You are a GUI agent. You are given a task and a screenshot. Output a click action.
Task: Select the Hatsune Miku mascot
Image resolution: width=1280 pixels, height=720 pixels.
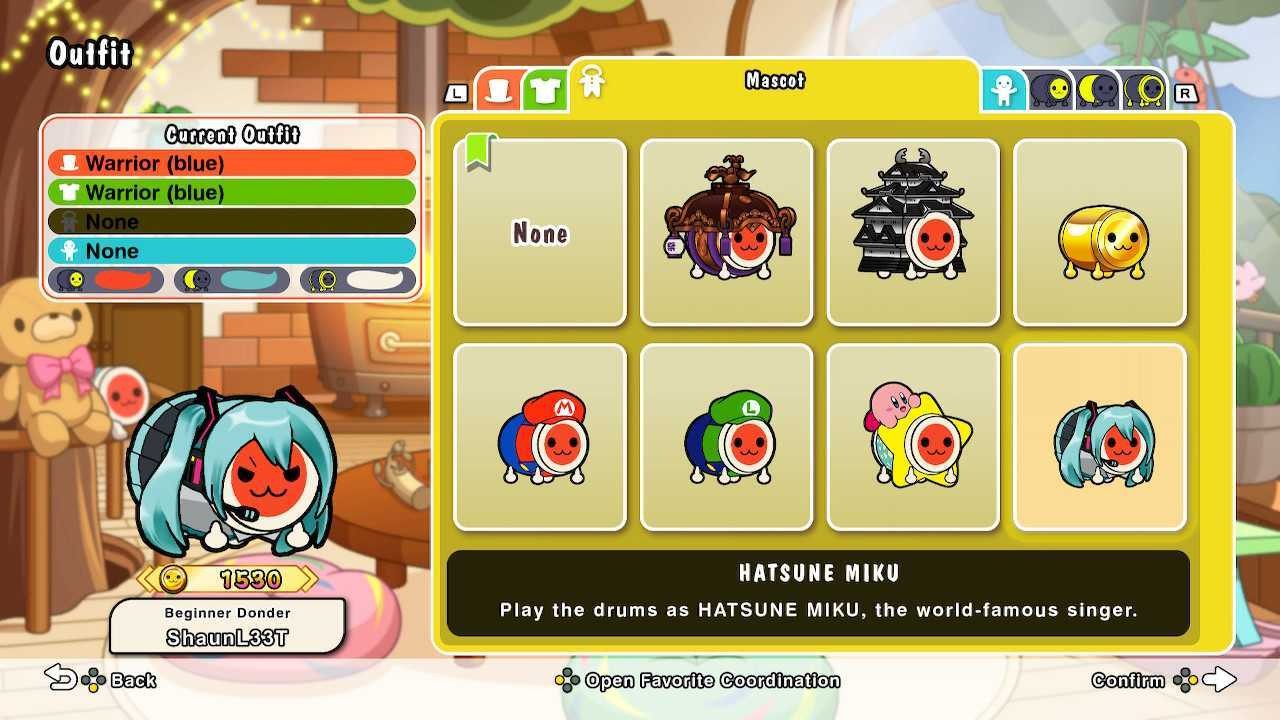pos(1100,435)
